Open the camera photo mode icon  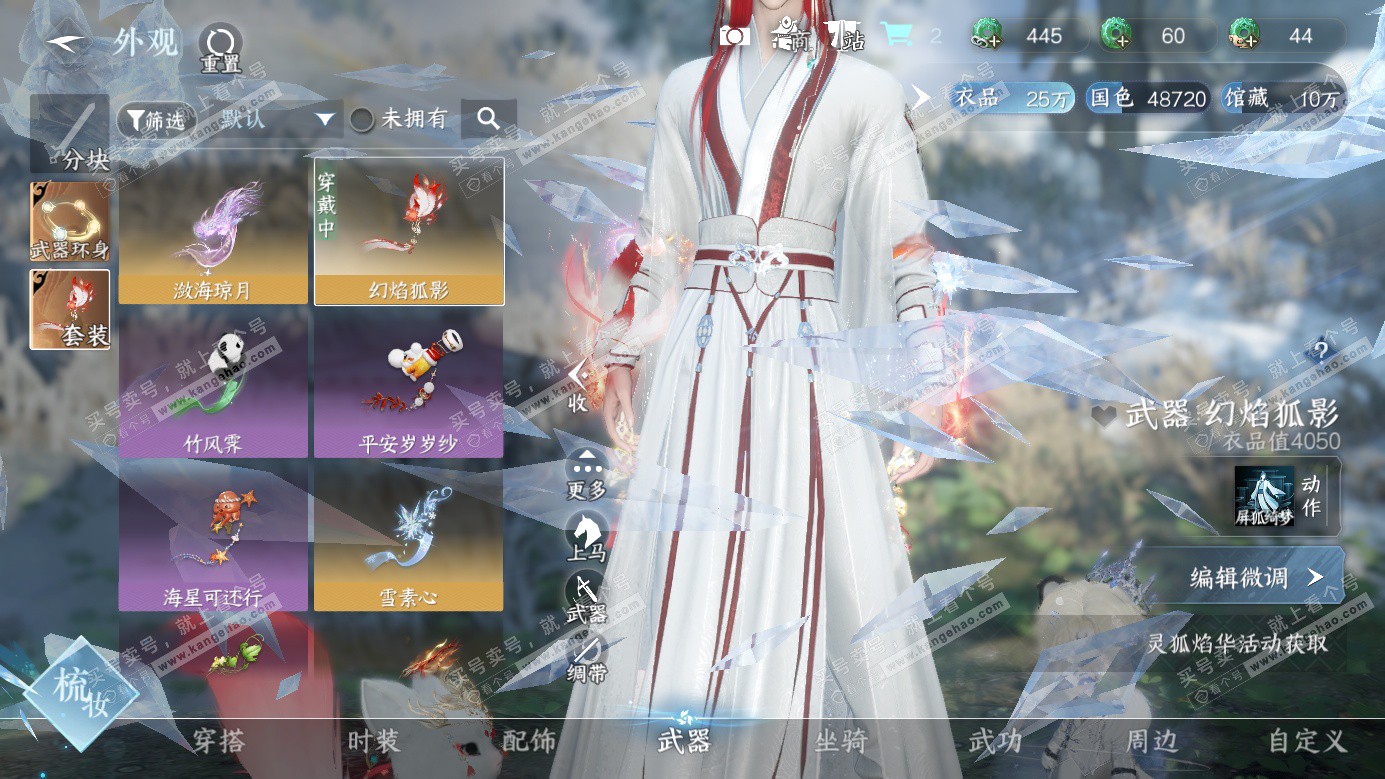(735, 36)
